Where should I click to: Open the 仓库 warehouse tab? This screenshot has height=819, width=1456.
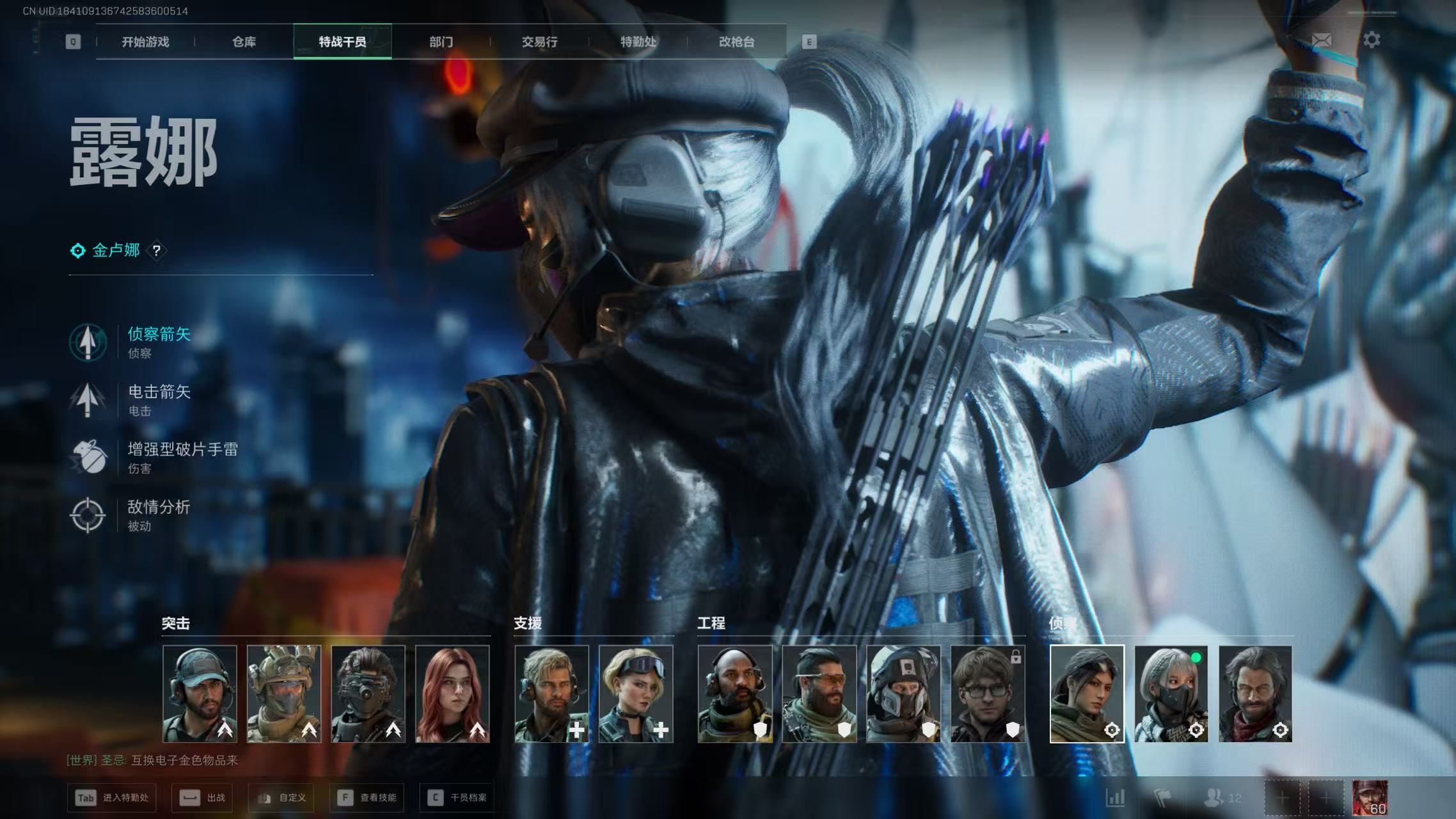244,42
